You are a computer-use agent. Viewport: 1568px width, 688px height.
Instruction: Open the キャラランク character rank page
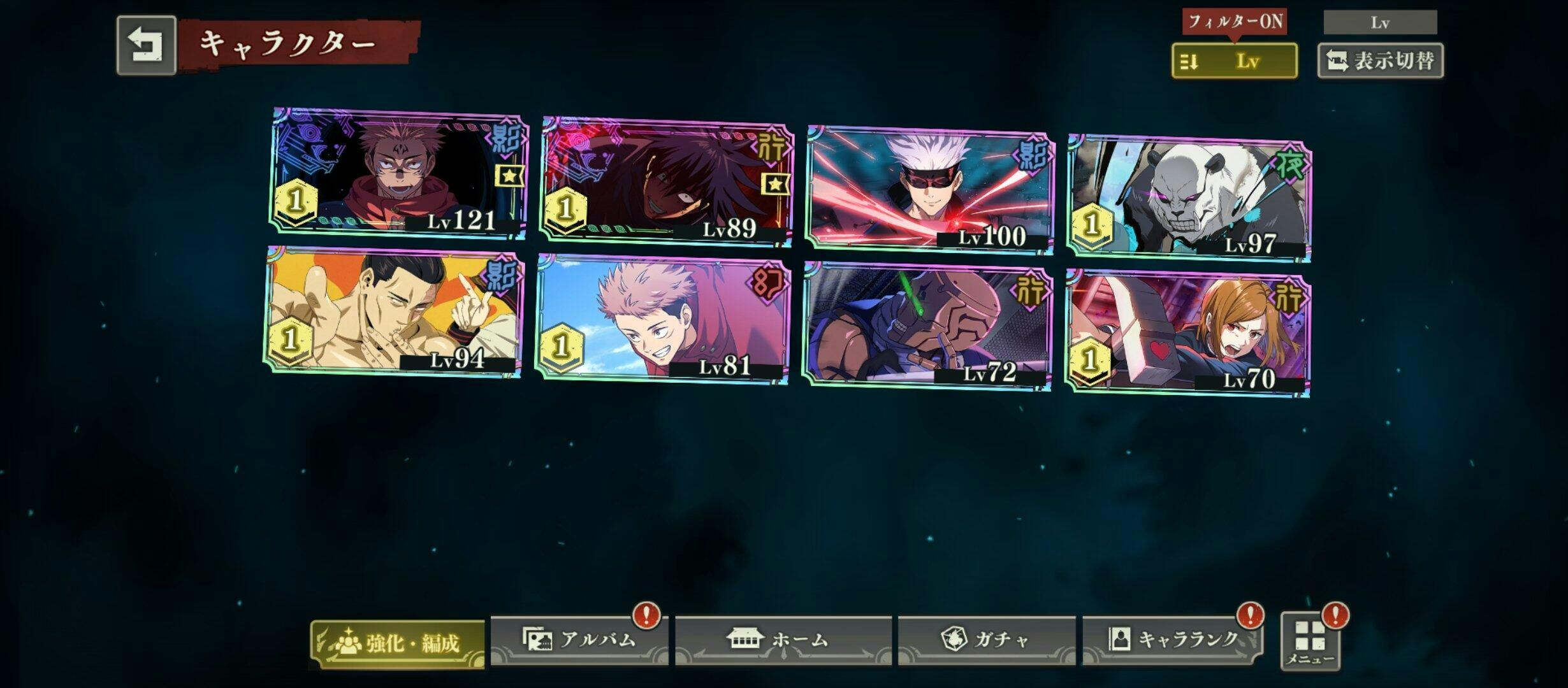pos(1172,640)
